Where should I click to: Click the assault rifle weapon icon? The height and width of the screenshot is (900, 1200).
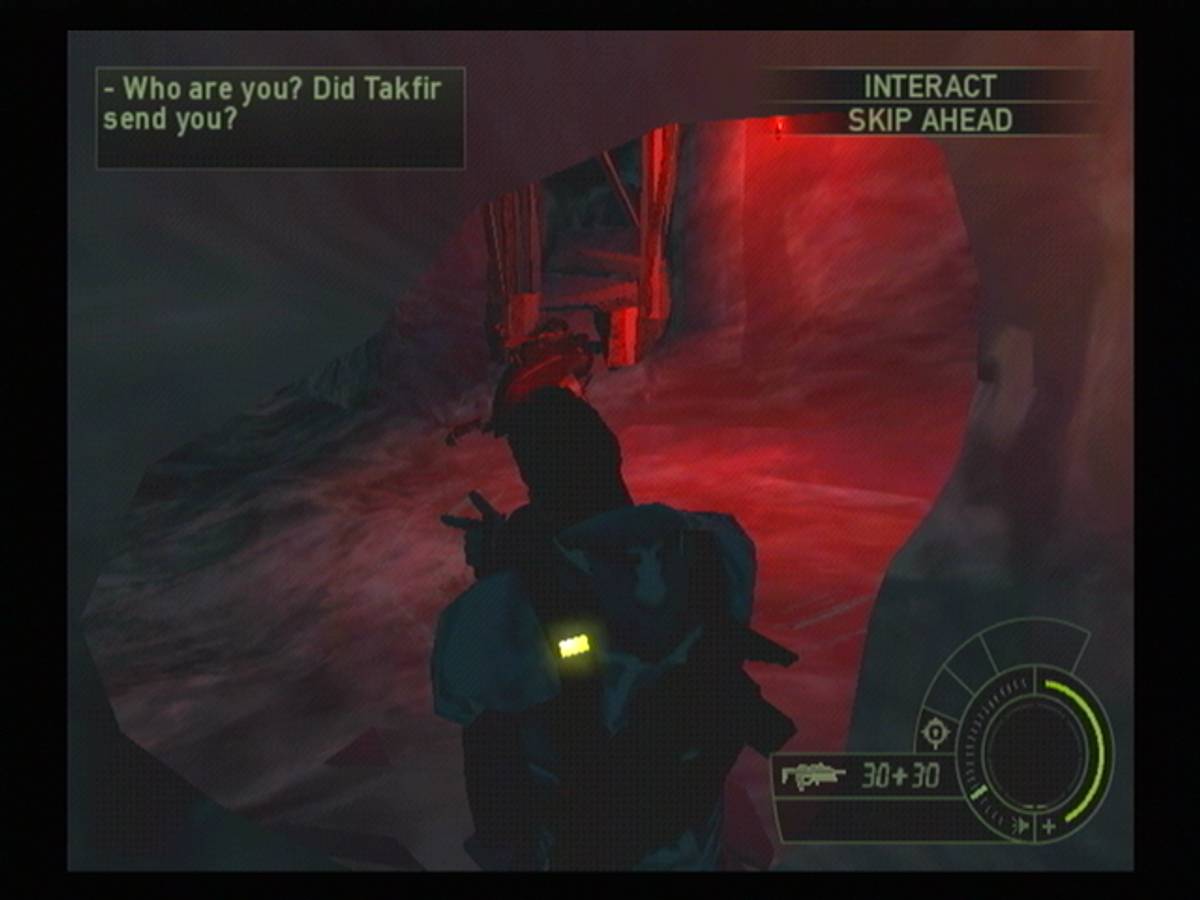click(813, 775)
